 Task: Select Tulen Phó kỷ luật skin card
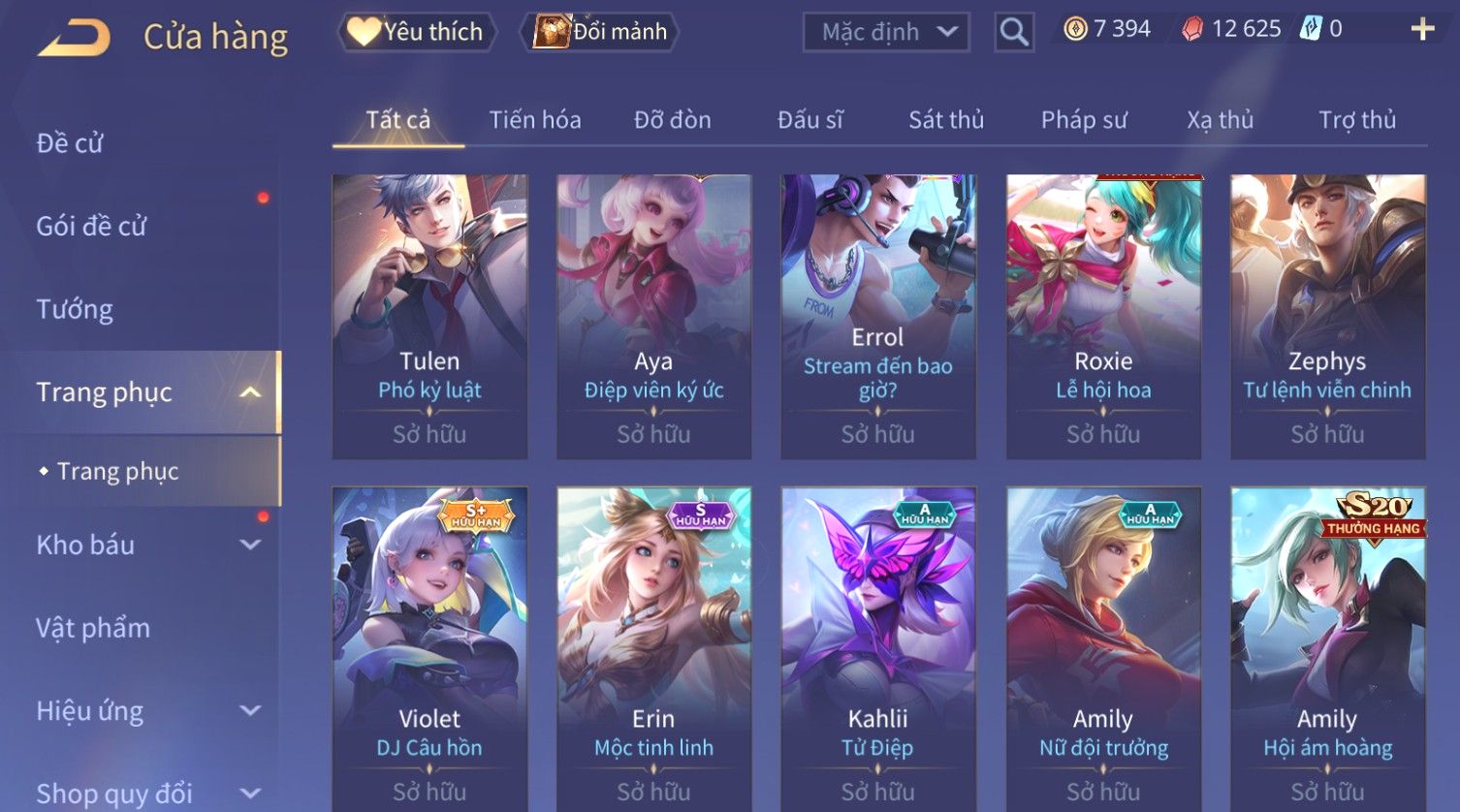tap(429, 315)
